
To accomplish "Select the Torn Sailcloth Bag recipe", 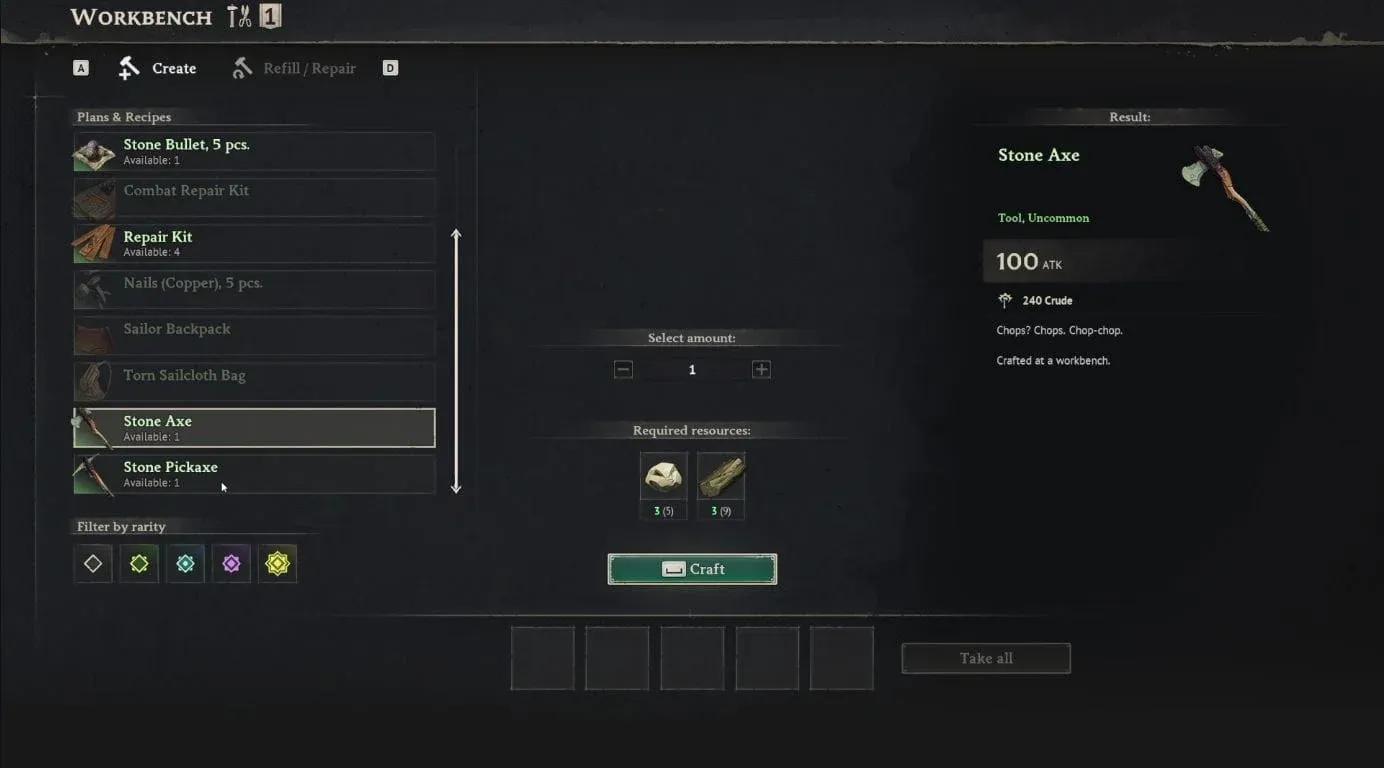I will click(253, 381).
